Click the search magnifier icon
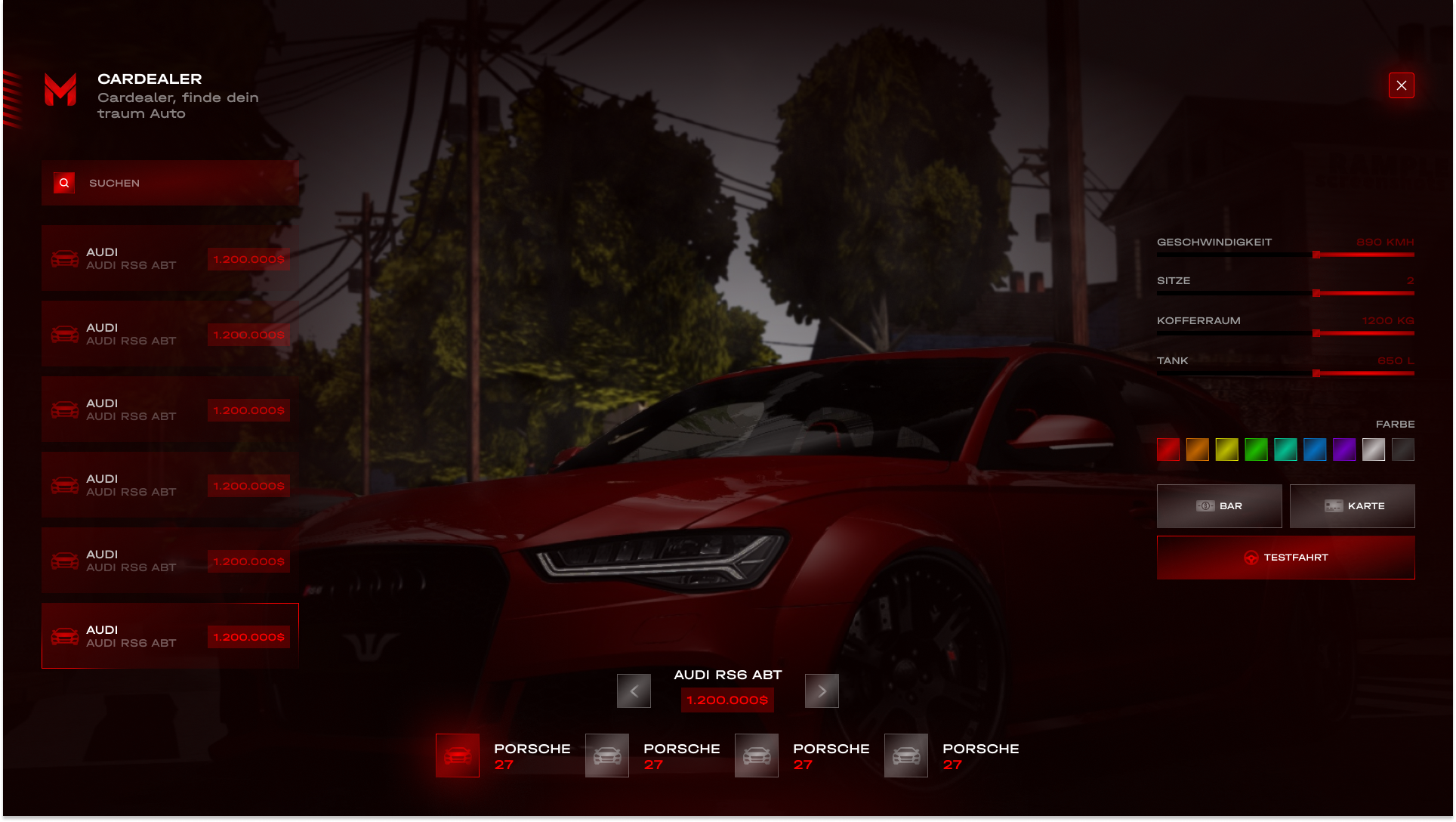 pyautogui.click(x=63, y=182)
